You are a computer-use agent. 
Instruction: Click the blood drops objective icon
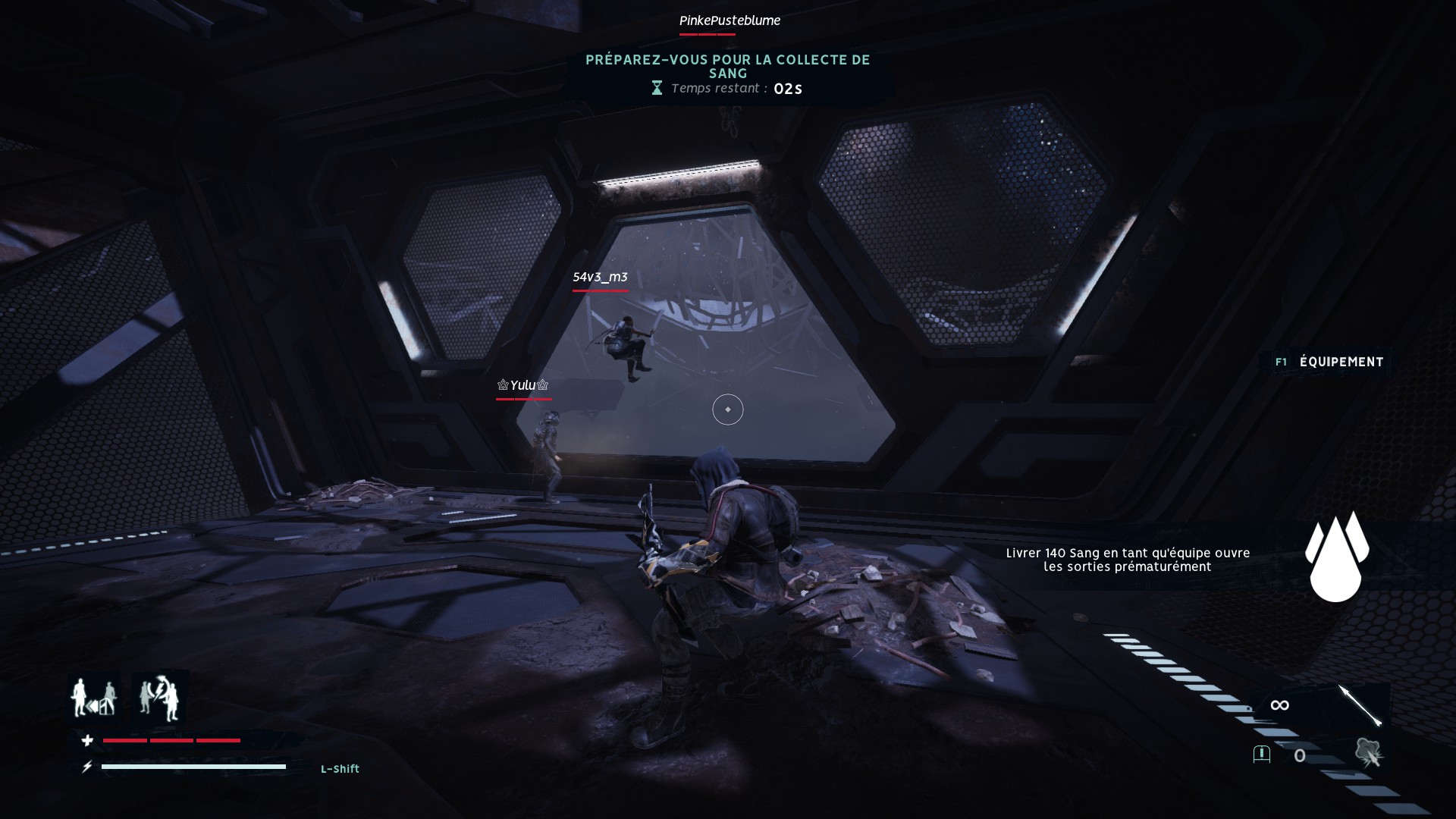pos(1336,557)
